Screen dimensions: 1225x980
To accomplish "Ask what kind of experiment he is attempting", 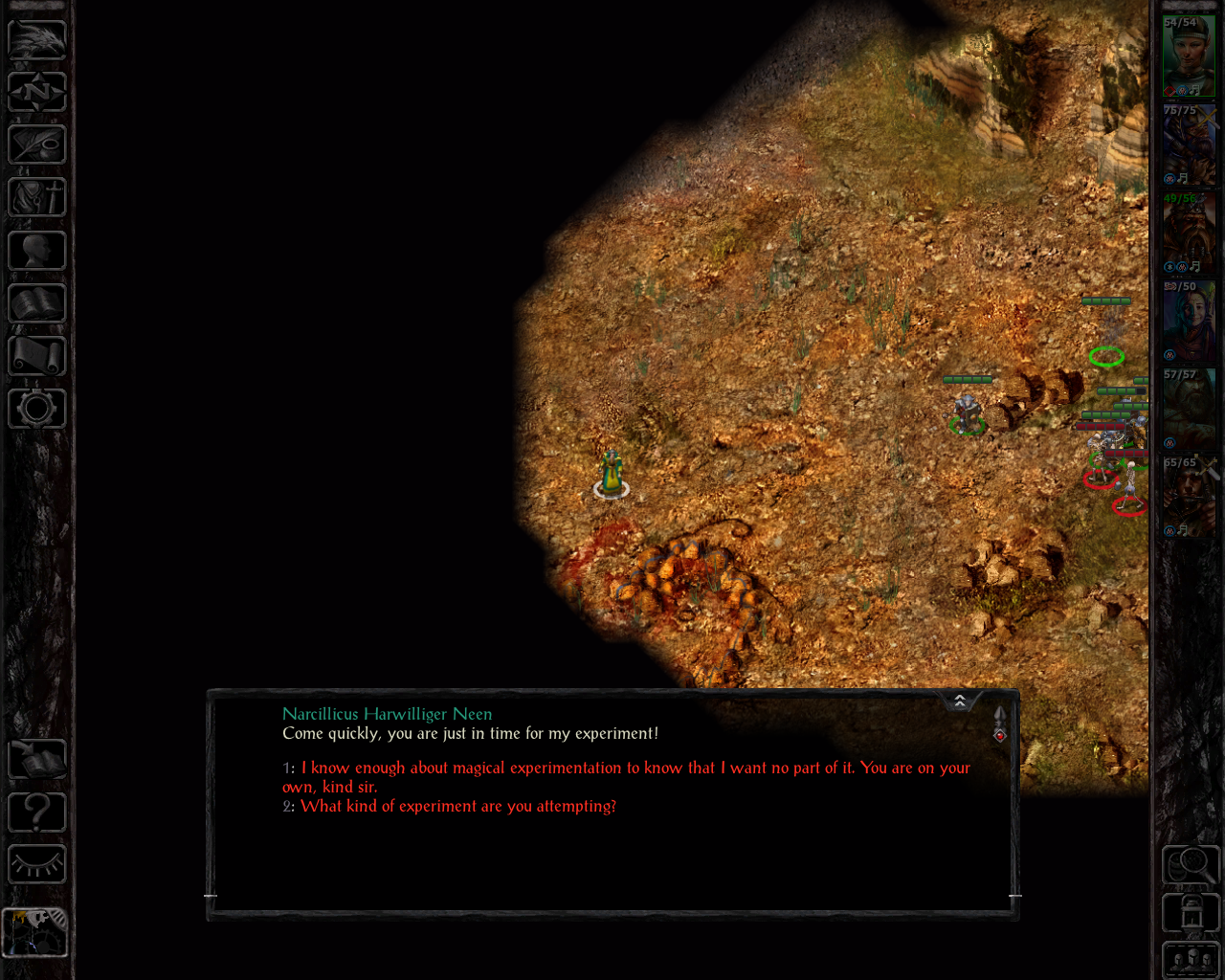I will (x=457, y=807).
